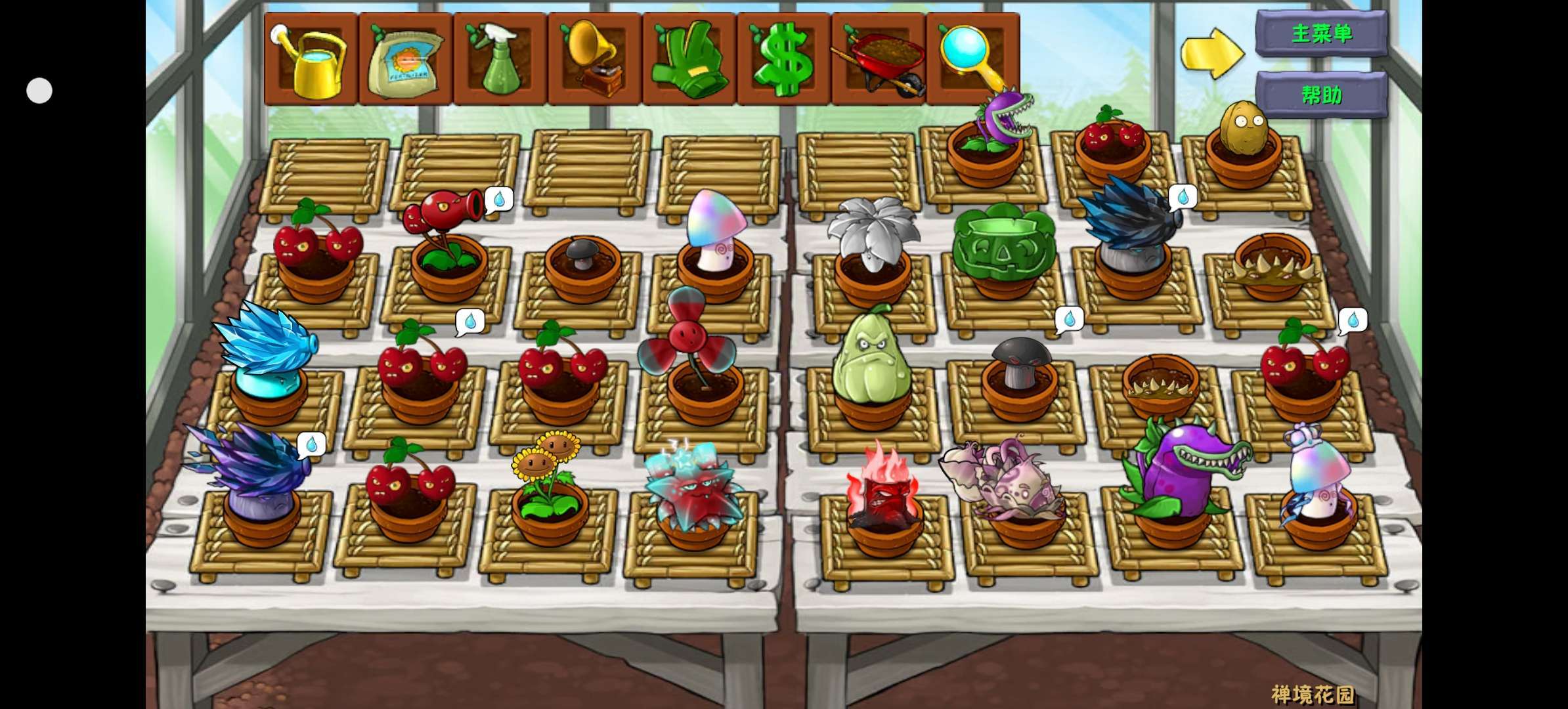Screen dimensions: 1568x709
Task: Select the phonograph music tool
Action: click(x=595, y=59)
